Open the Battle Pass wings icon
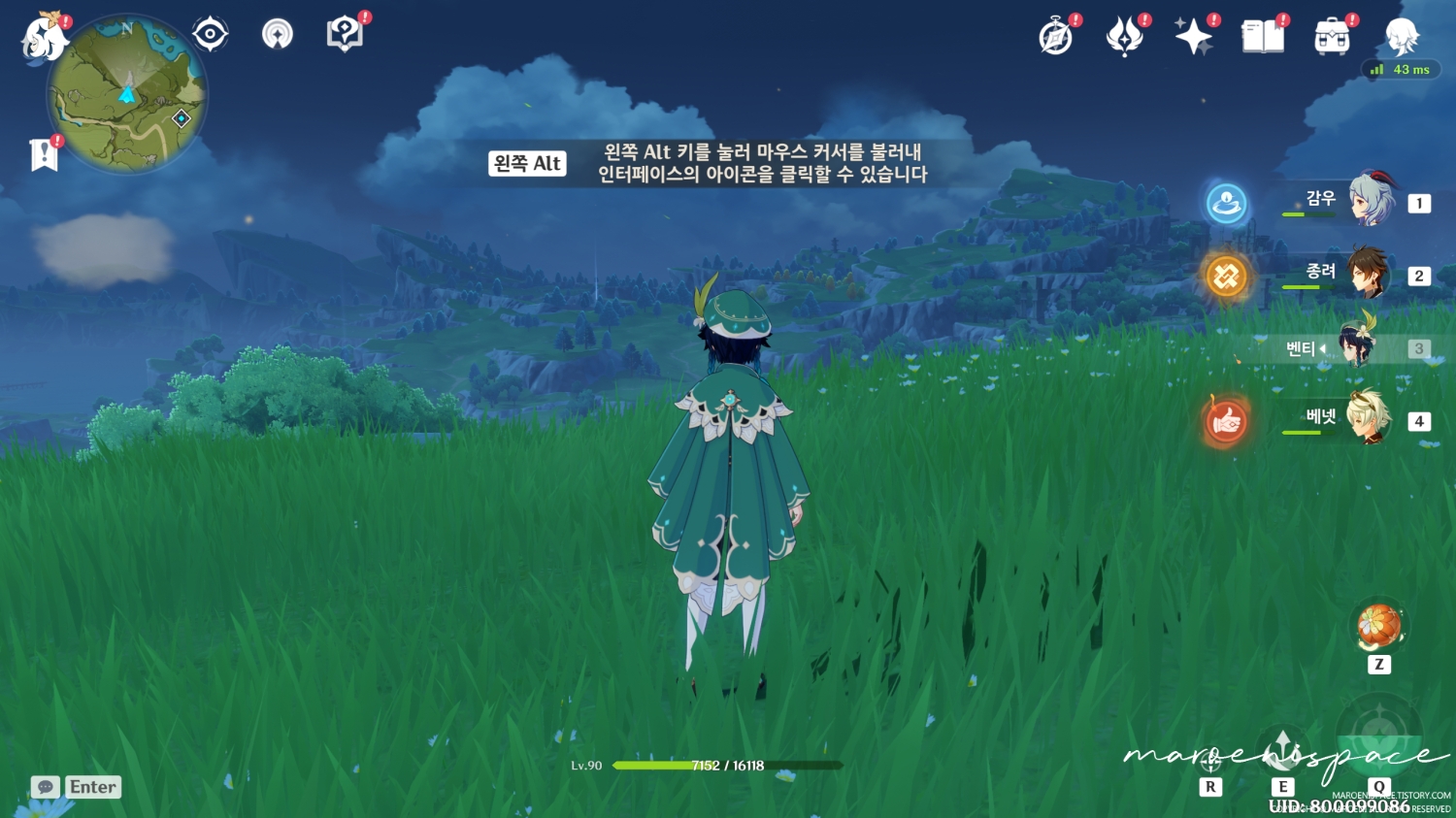This screenshot has height=818, width=1456. click(x=1126, y=35)
